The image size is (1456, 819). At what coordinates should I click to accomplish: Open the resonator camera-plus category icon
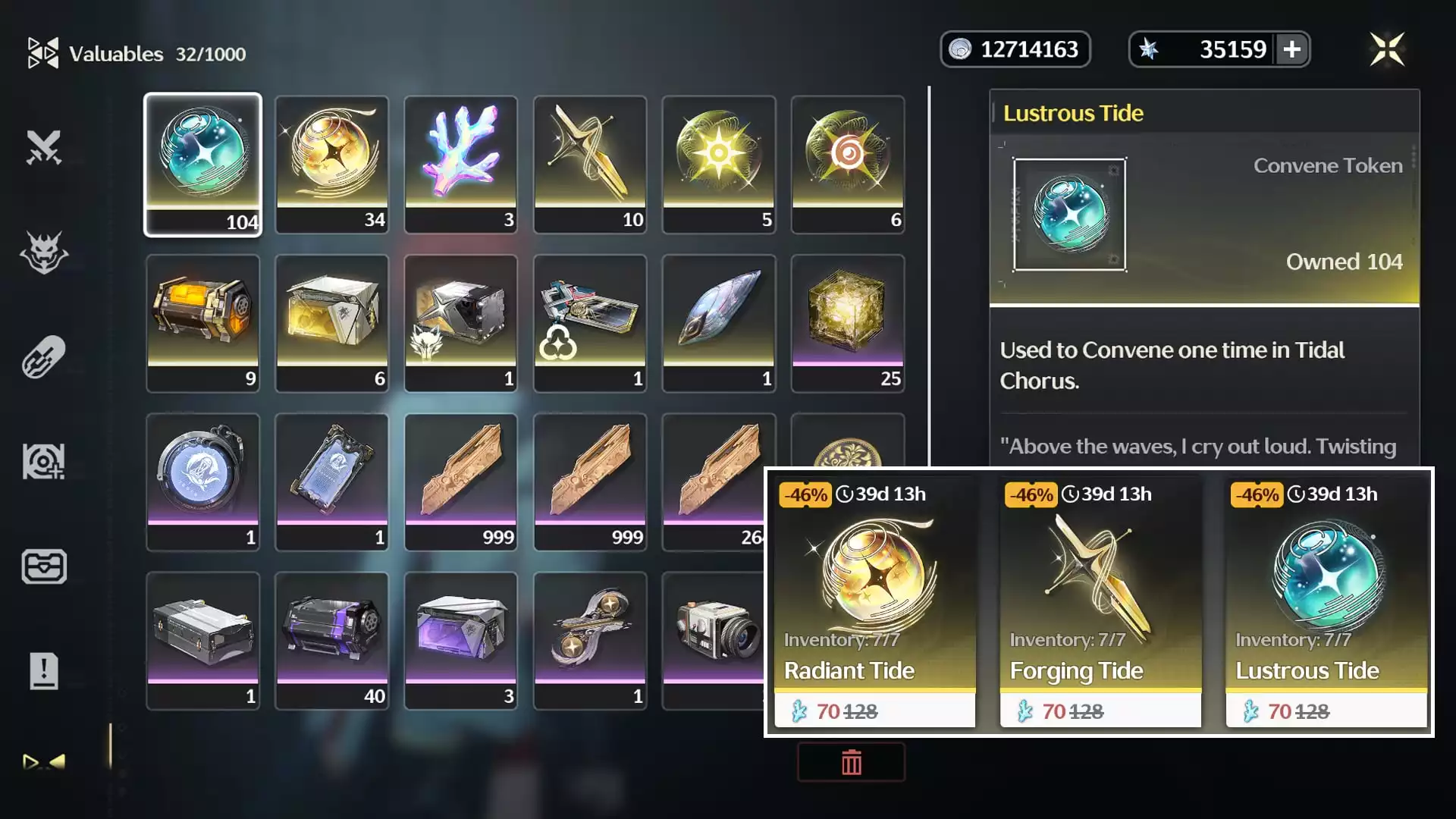[43, 460]
